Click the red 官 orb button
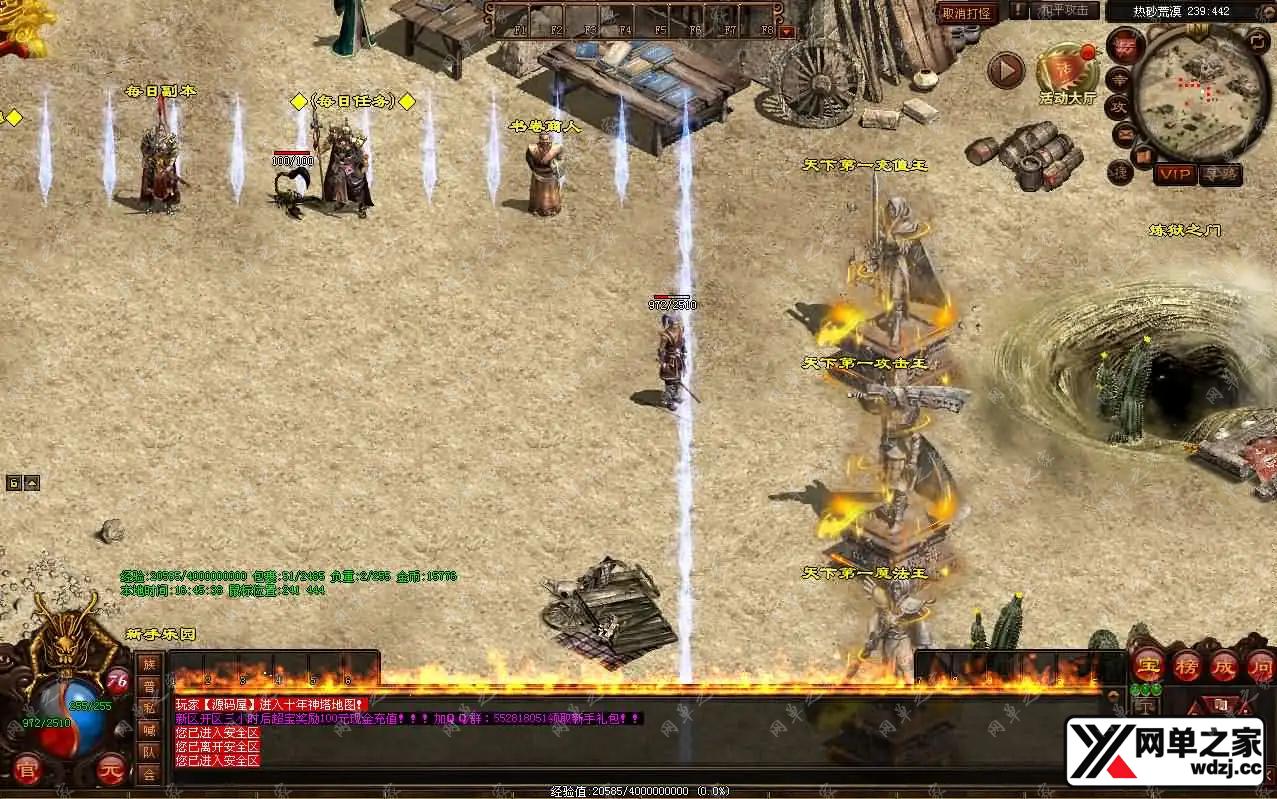The width and height of the screenshot is (1277, 799). (x=28, y=769)
